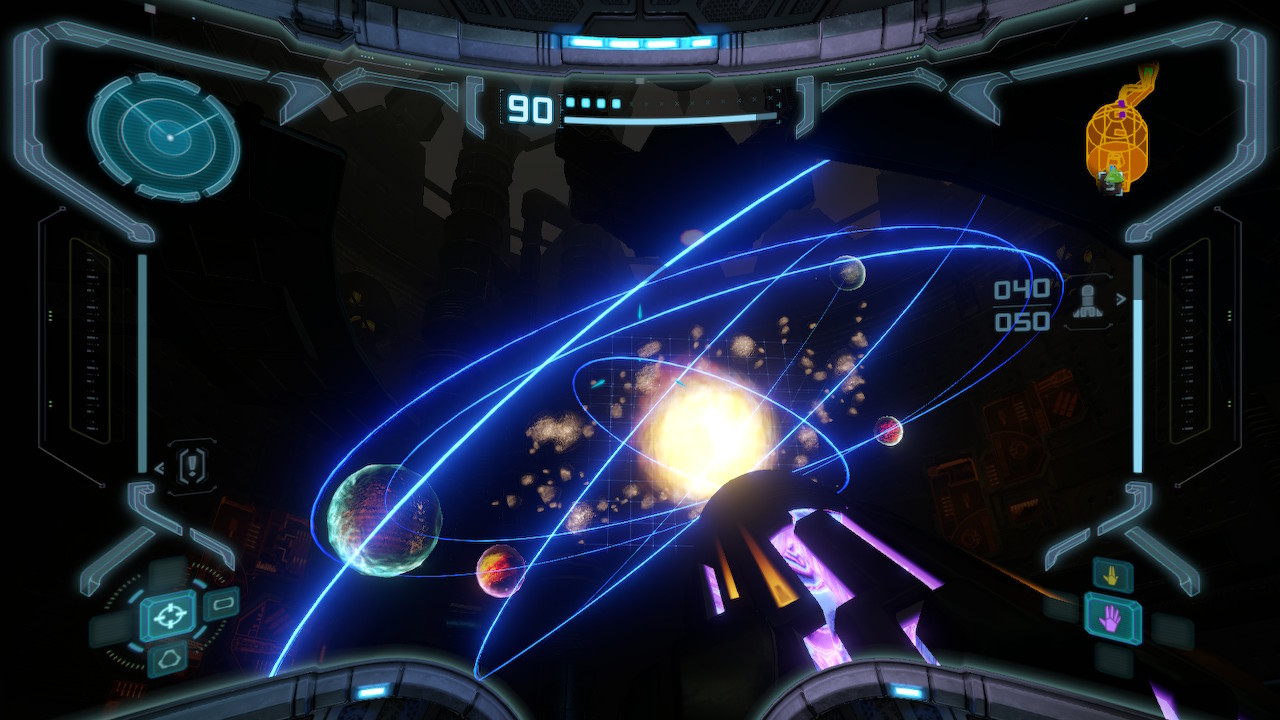Select the Scan Visor icon

click(222, 602)
